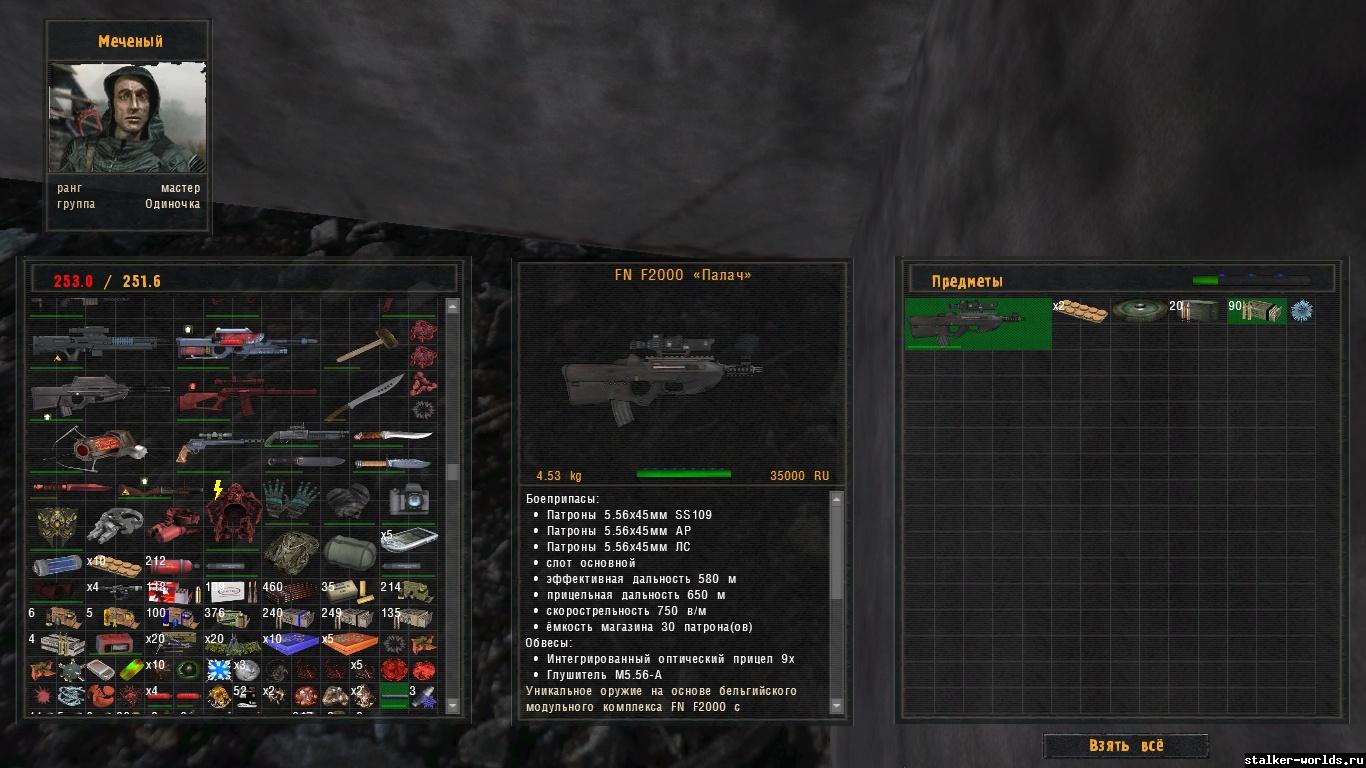Click the camera item in the backpack
The width and height of the screenshot is (1366, 768).
[409, 499]
